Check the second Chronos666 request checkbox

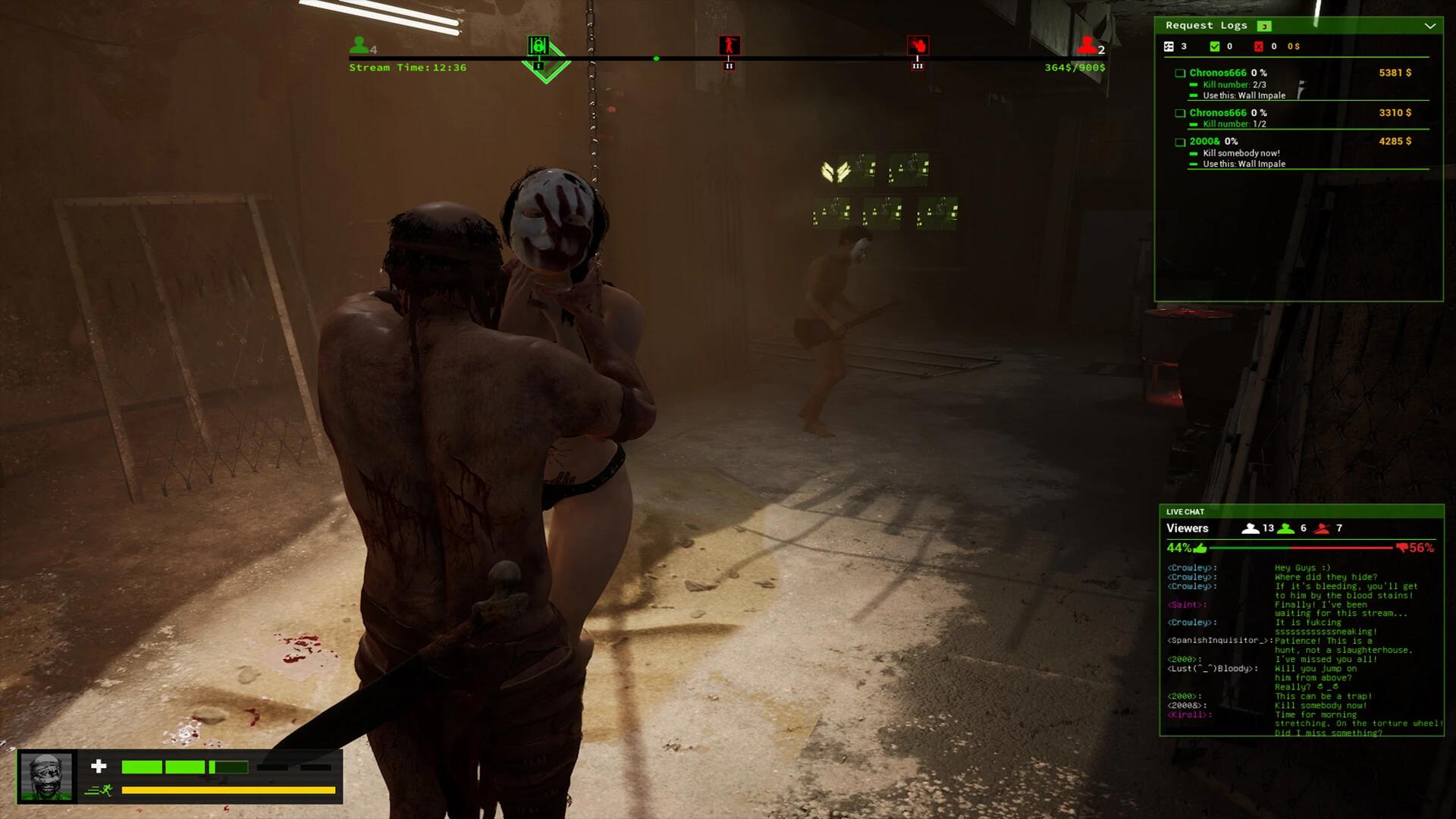pos(1179,112)
